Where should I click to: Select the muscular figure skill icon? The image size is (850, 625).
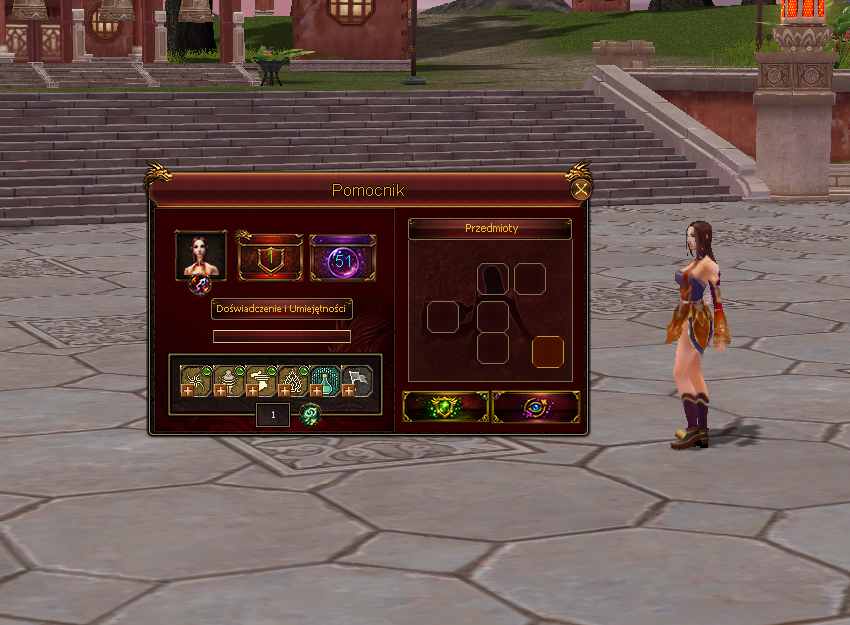pos(229,380)
